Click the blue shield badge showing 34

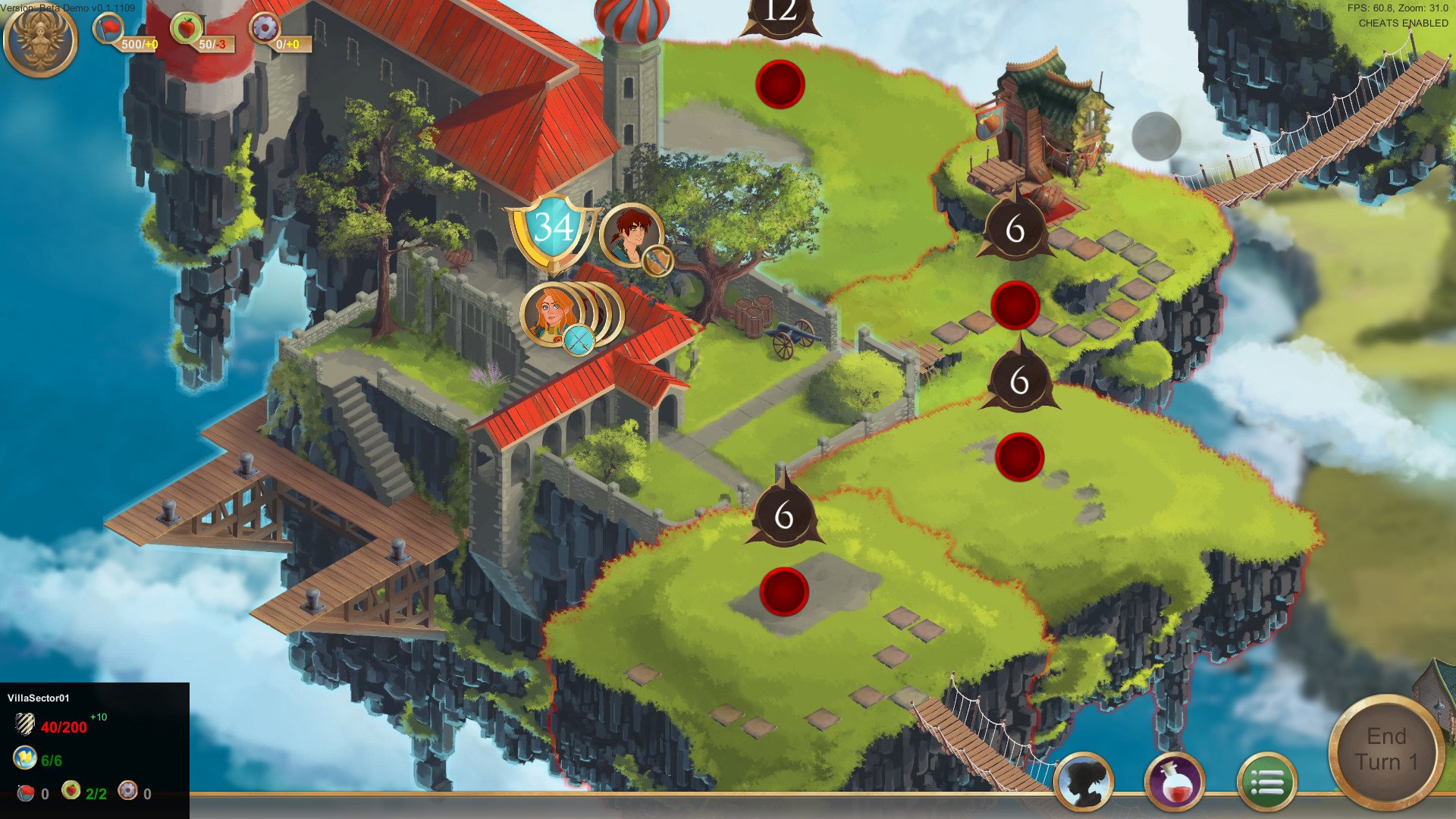(554, 227)
